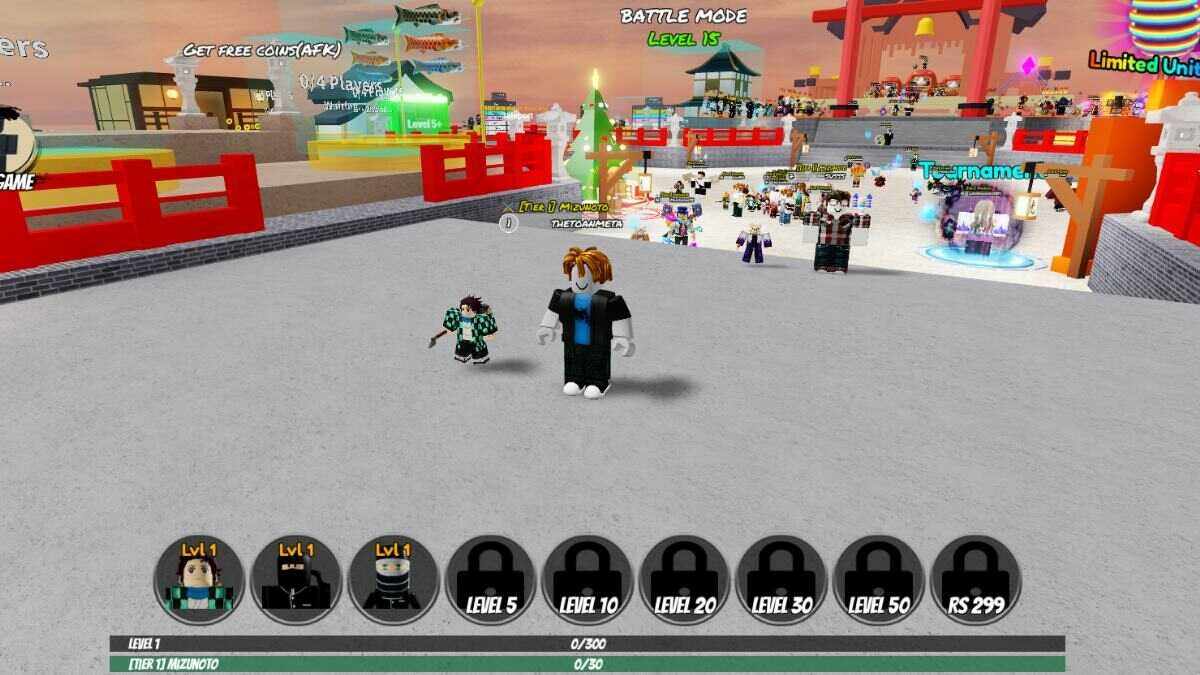Screen dimensions: 1200x675
Task: Choose the locked Level 30 slot
Action: tap(781, 580)
